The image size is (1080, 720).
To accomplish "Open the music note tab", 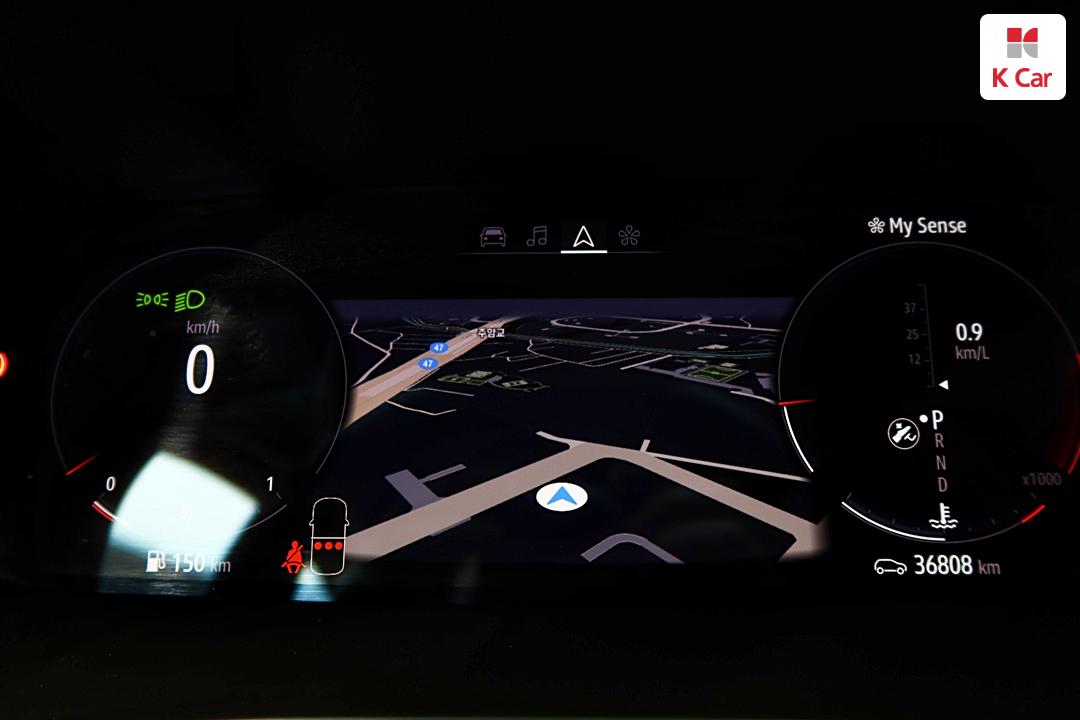I will point(538,237).
